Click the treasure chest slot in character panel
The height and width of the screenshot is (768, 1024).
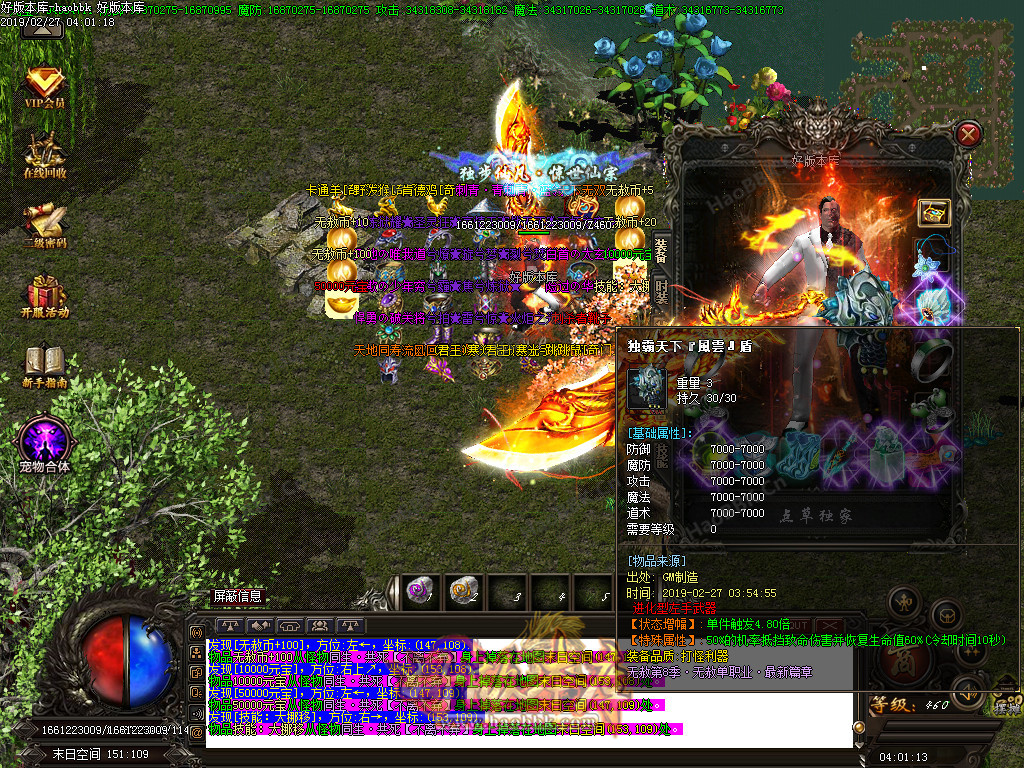click(934, 212)
